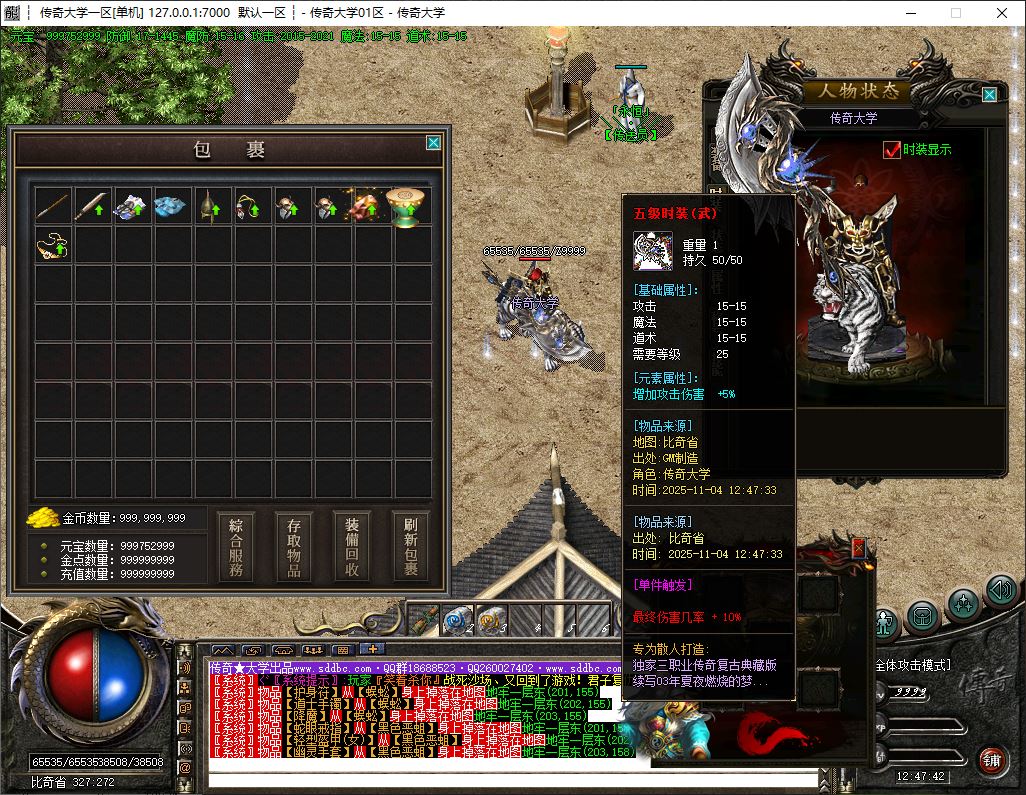Screen dimensions: 1026x795
Task: Use the blue swirl scroll hotbar slot
Action: (458, 621)
